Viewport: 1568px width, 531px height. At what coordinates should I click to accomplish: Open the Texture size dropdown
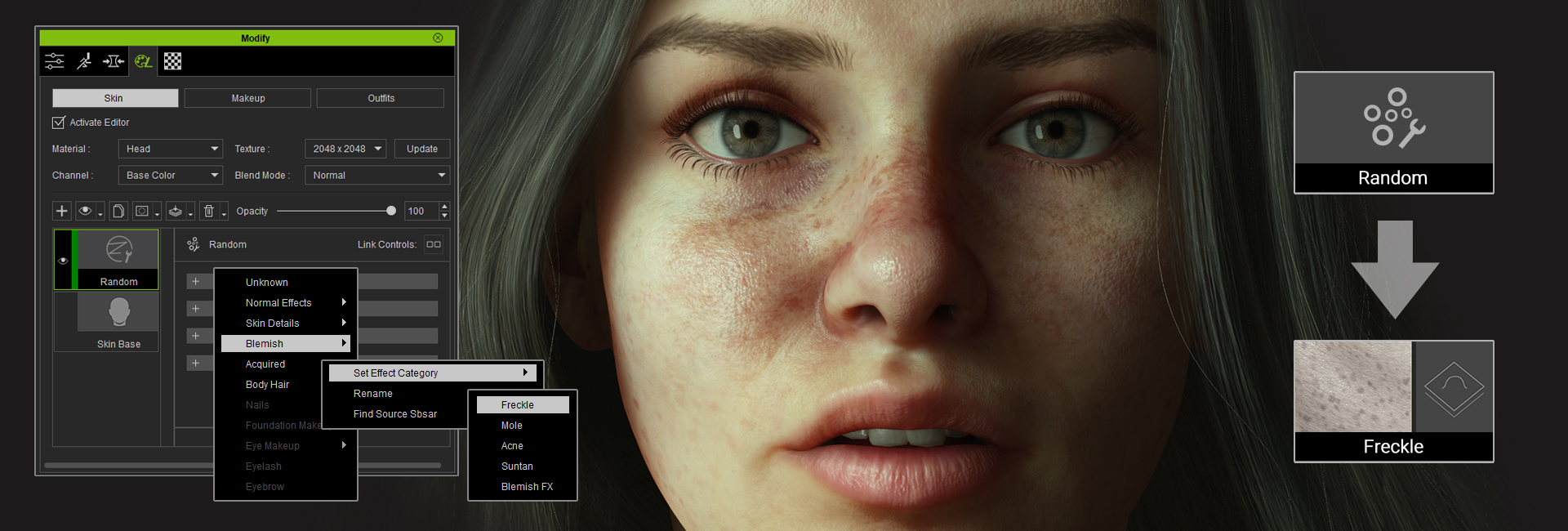point(345,149)
